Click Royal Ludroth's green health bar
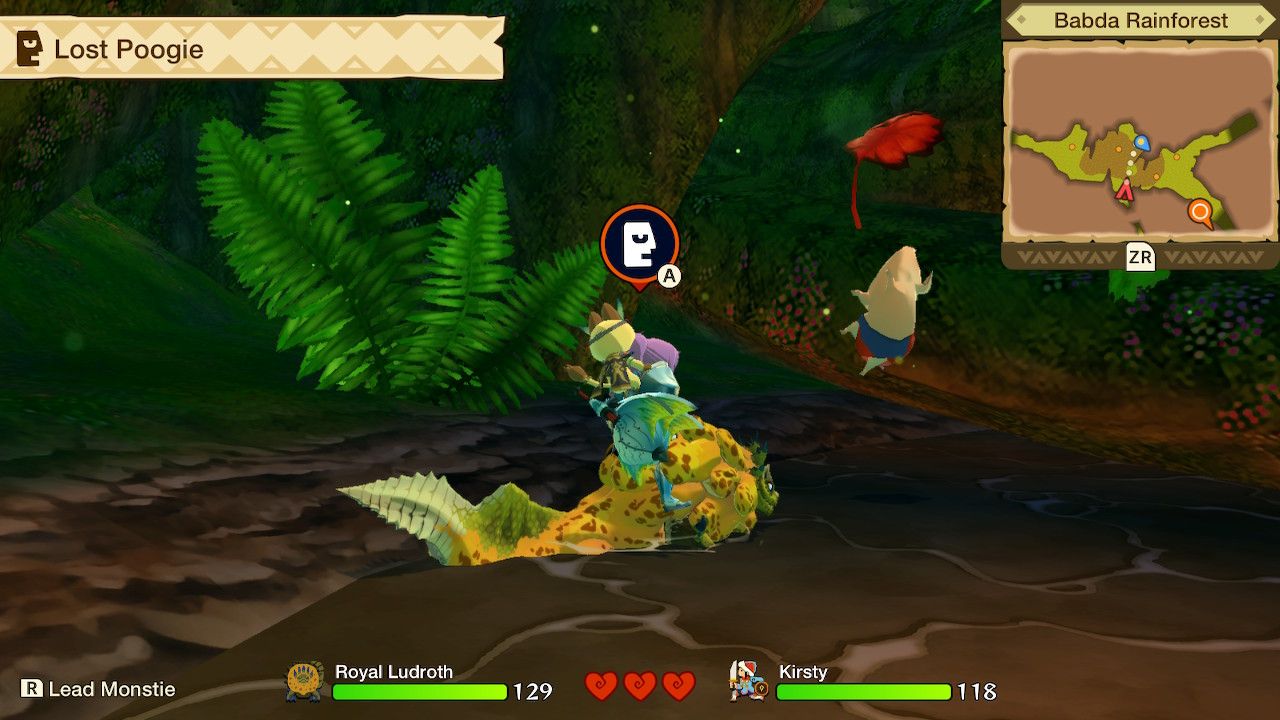This screenshot has height=720, width=1280. coord(420,690)
